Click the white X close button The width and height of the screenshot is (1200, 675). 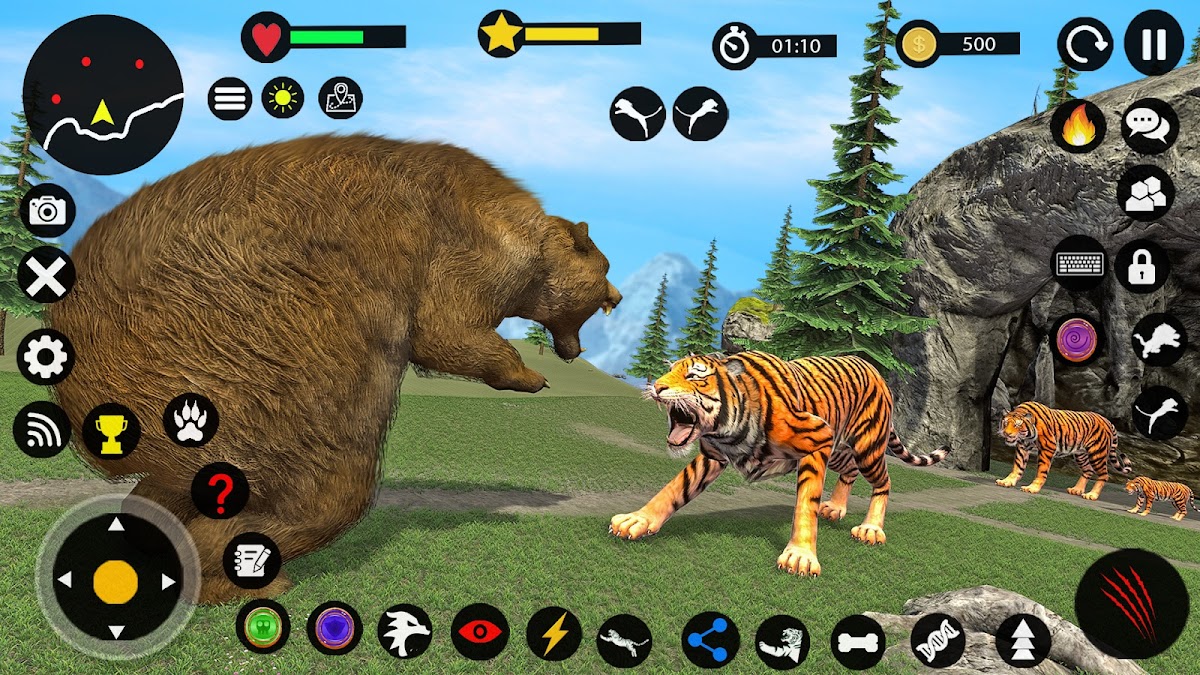(46, 276)
